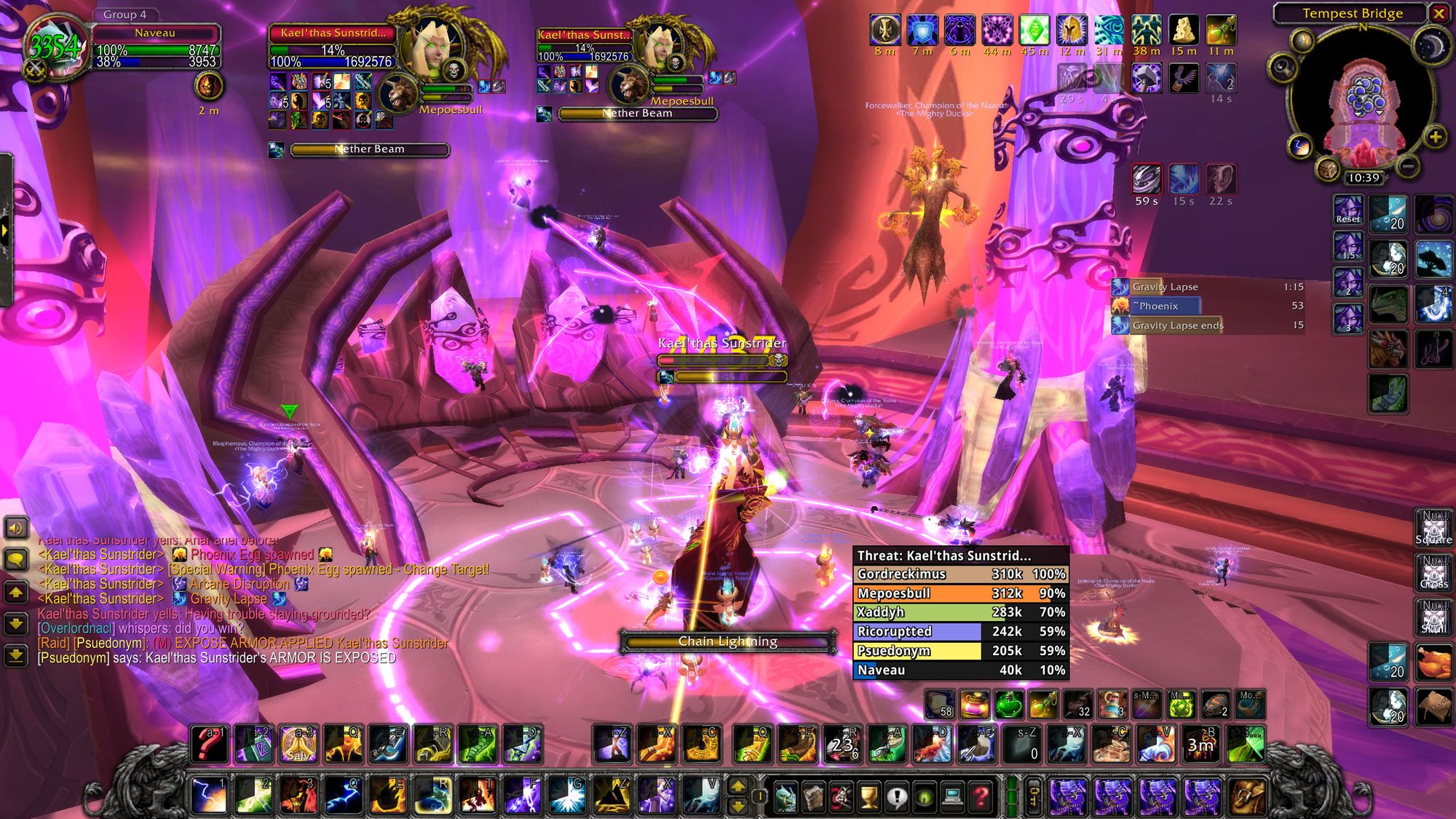Viewport: 1456px width, 819px height.
Task: Page the action bar up
Action: point(737,786)
